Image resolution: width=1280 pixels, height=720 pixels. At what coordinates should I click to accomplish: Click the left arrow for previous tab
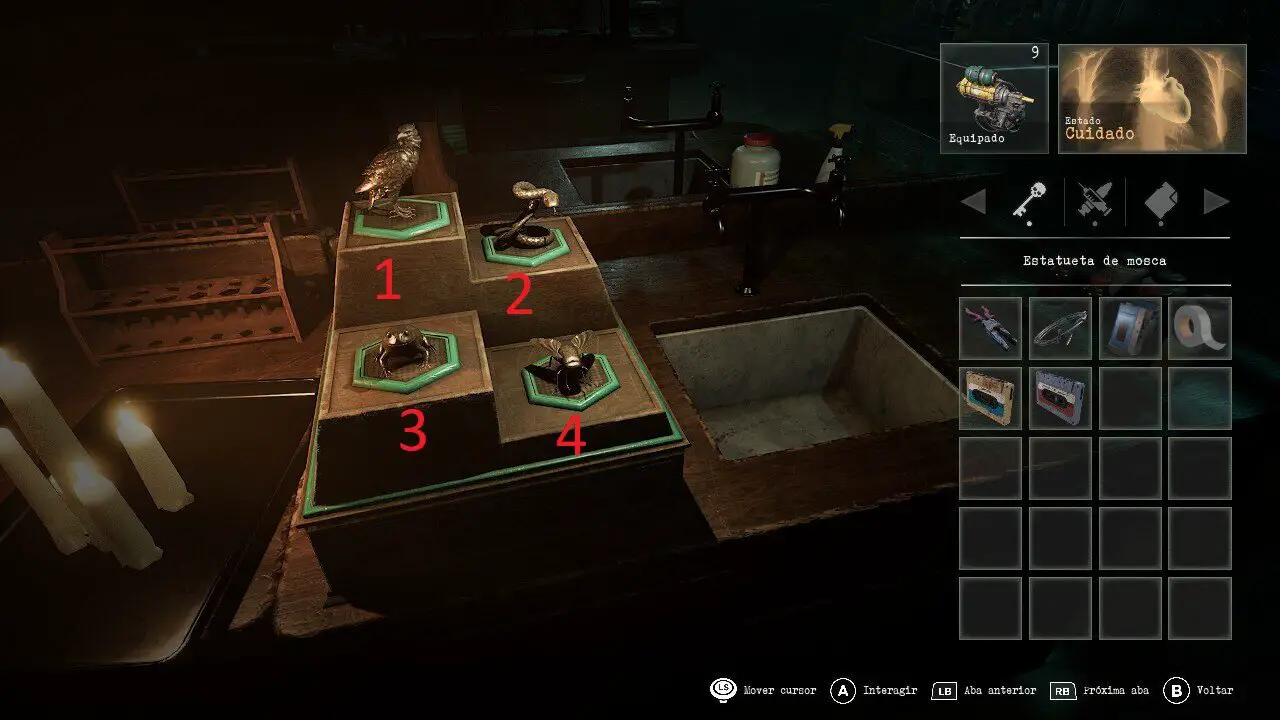pyautogui.click(x=973, y=202)
